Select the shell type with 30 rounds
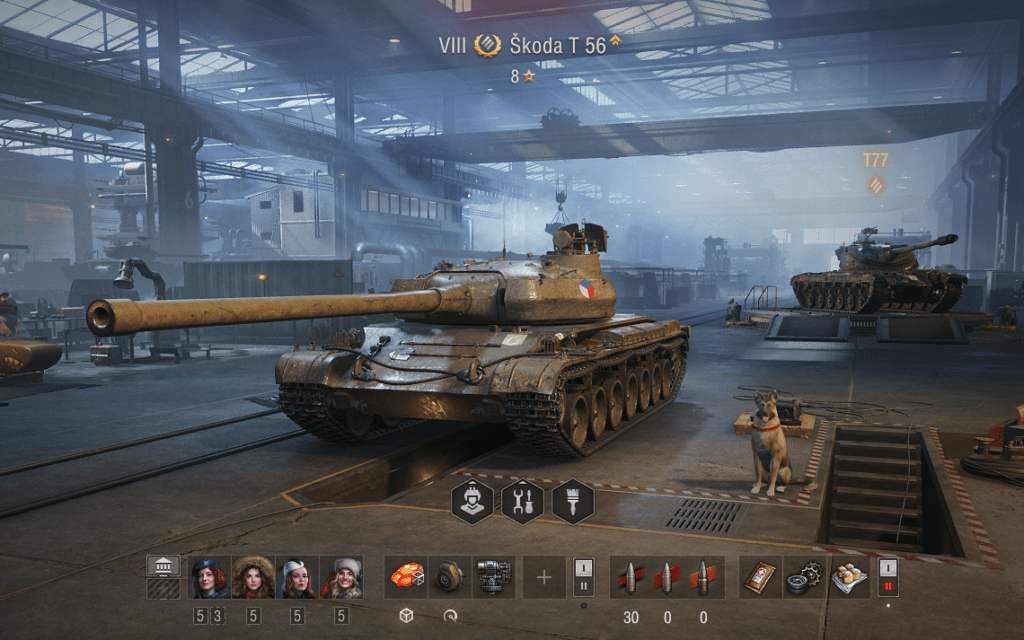1024x640 pixels. coord(631,577)
